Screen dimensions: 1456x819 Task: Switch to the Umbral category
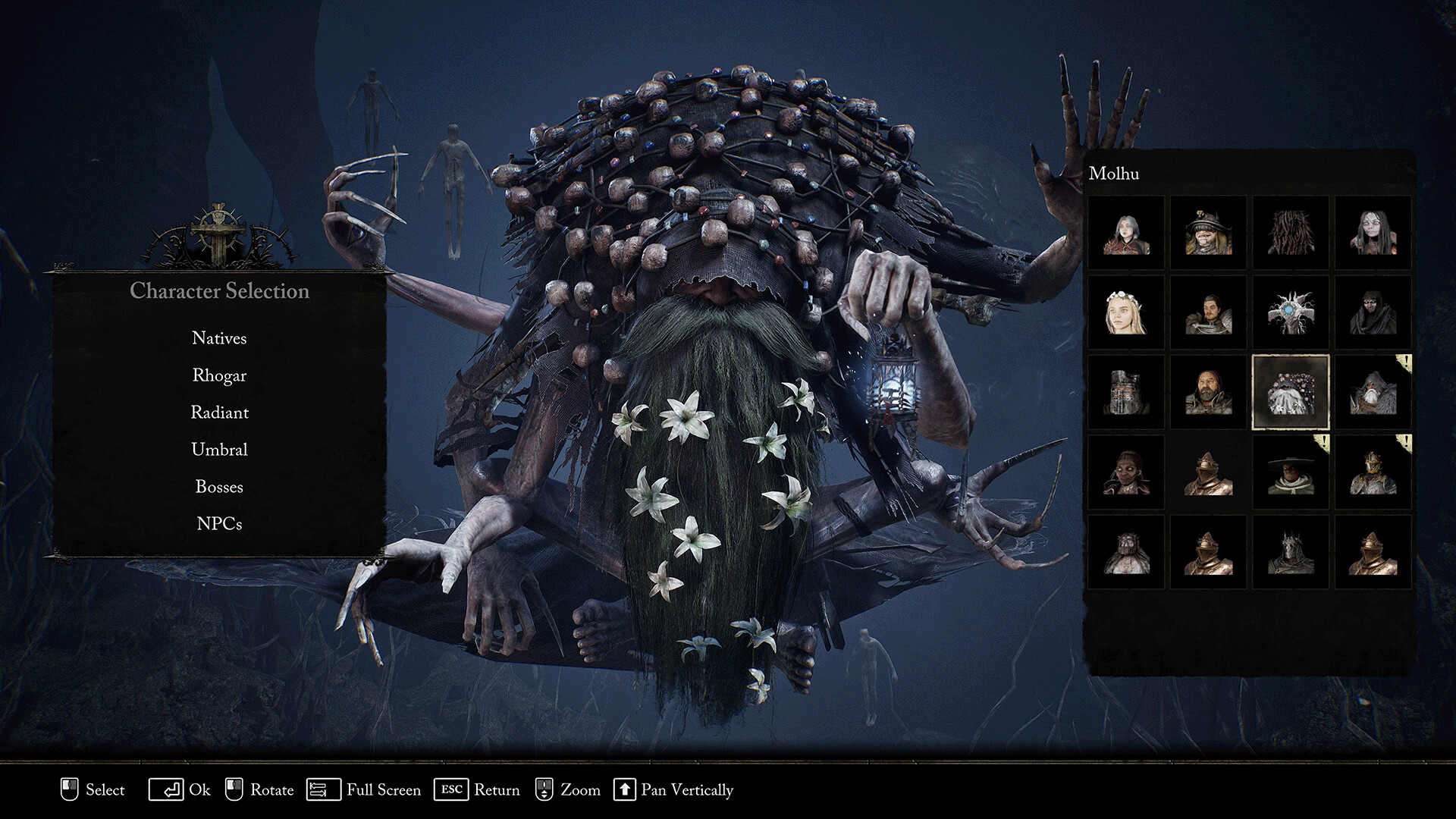click(x=219, y=450)
